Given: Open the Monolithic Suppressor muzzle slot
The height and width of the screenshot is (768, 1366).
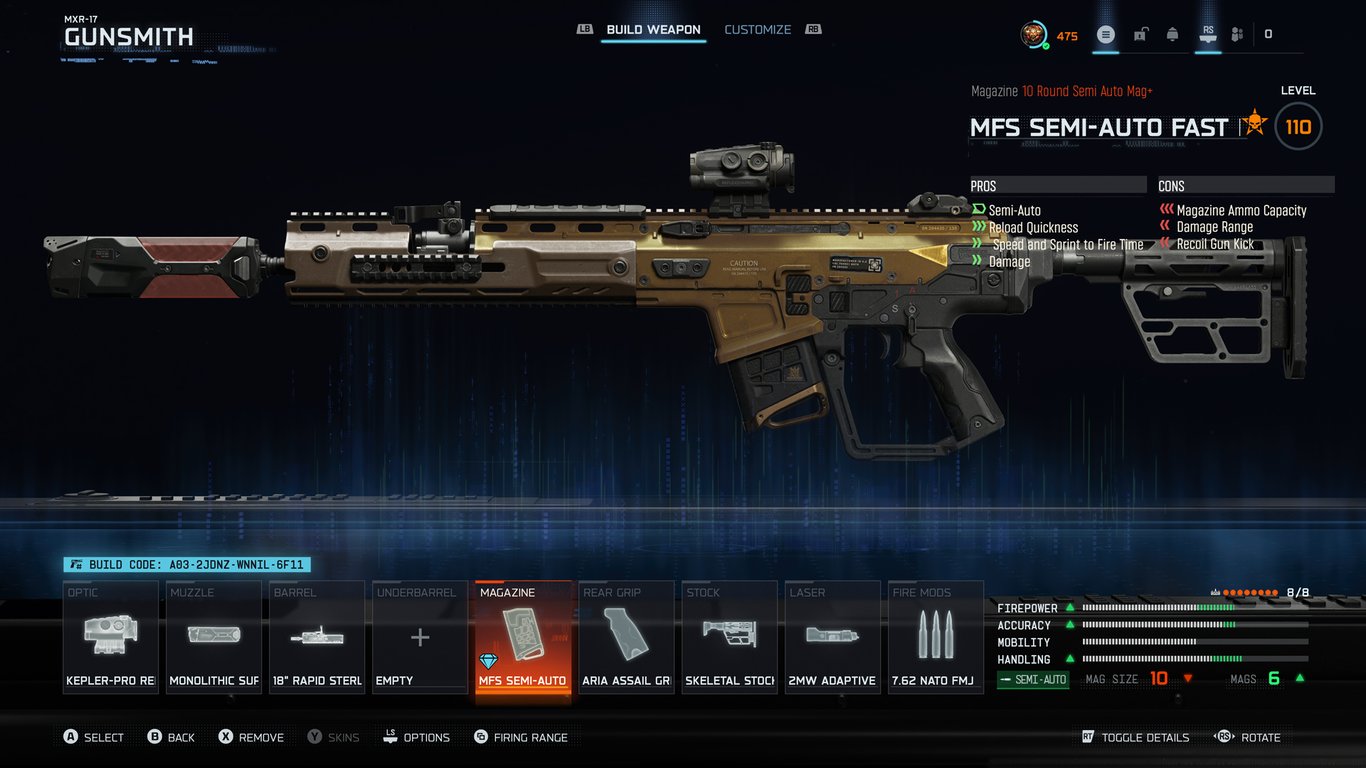Looking at the screenshot, I should coord(213,636).
